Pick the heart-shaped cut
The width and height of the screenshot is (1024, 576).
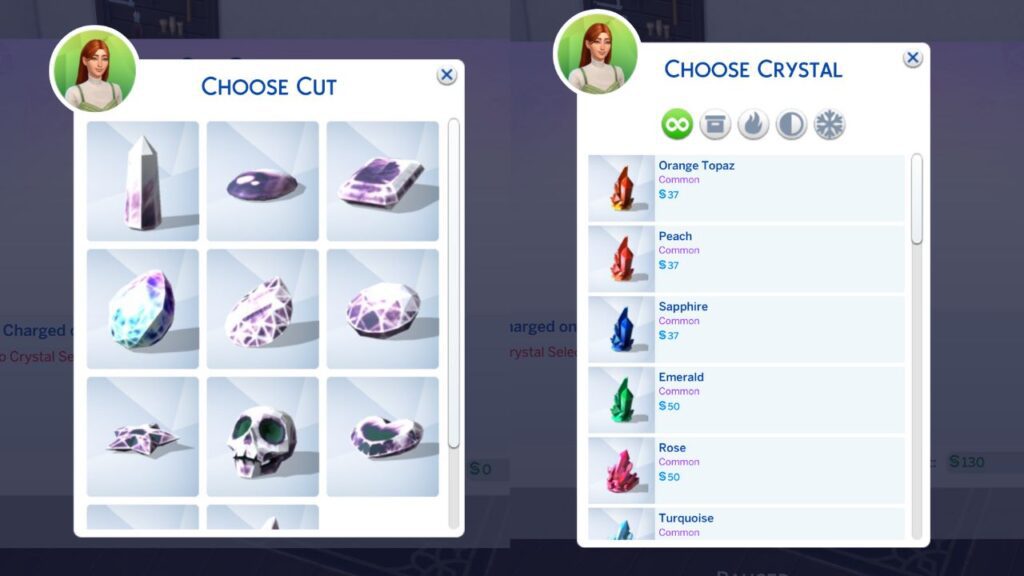click(382, 437)
